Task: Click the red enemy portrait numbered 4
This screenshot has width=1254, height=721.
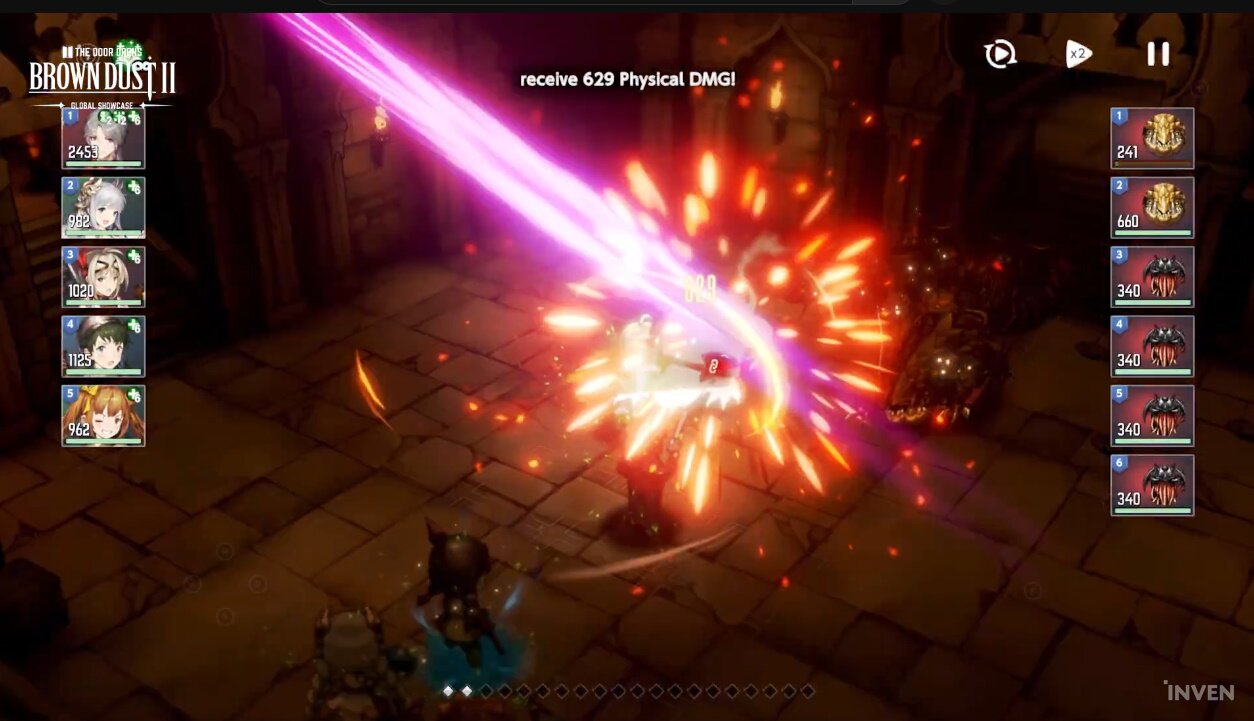Action: coord(1152,346)
